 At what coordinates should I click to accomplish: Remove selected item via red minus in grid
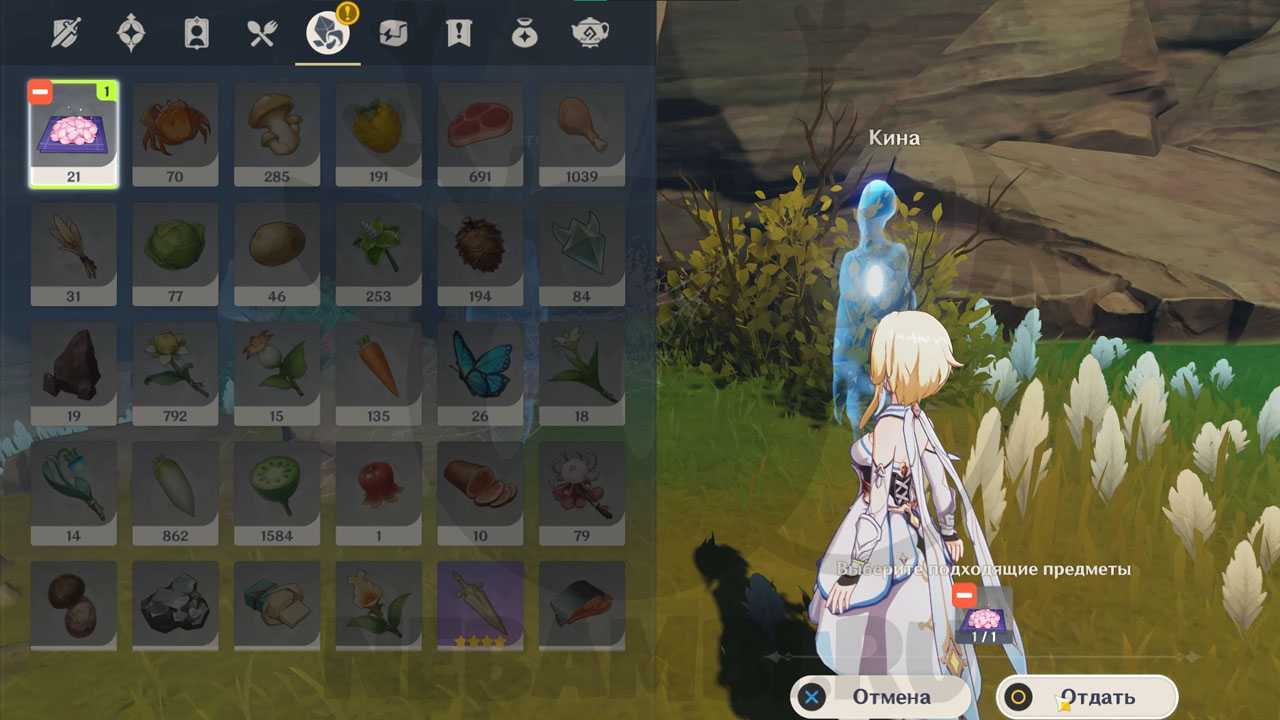(41, 93)
